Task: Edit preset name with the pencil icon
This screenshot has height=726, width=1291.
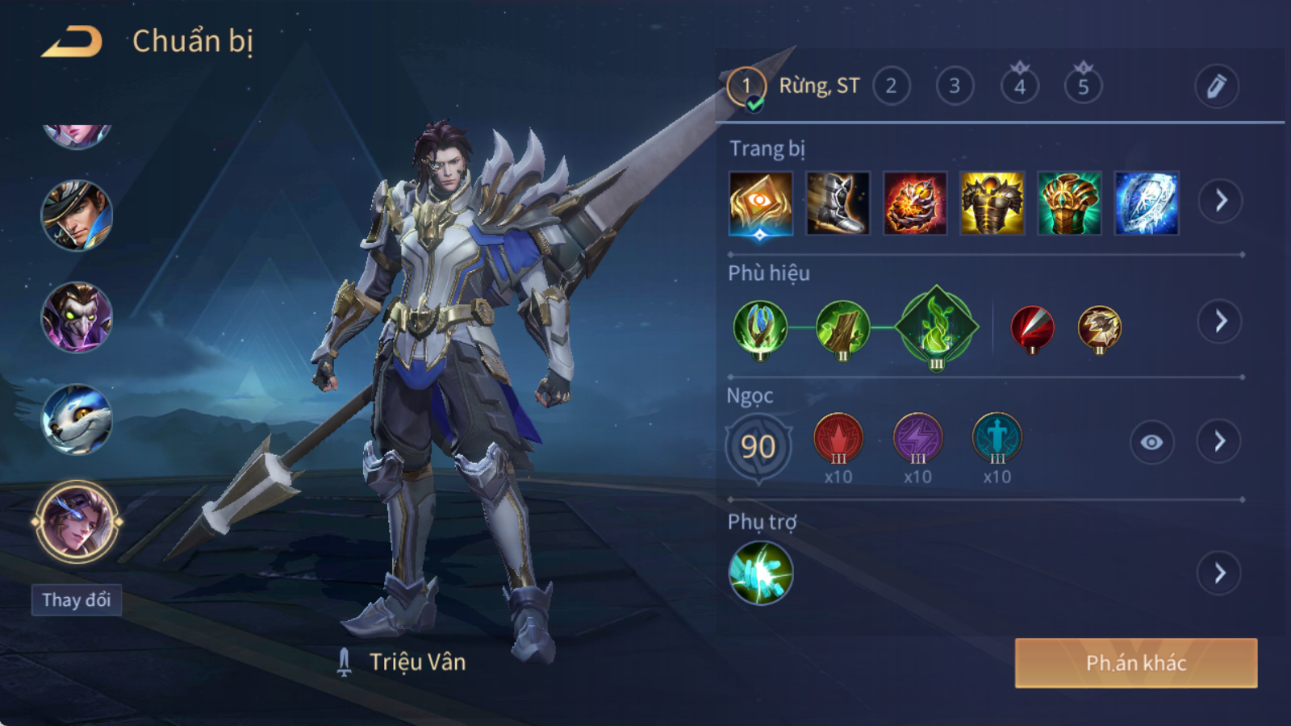Action: pyautogui.click(x=1216, y=87)
